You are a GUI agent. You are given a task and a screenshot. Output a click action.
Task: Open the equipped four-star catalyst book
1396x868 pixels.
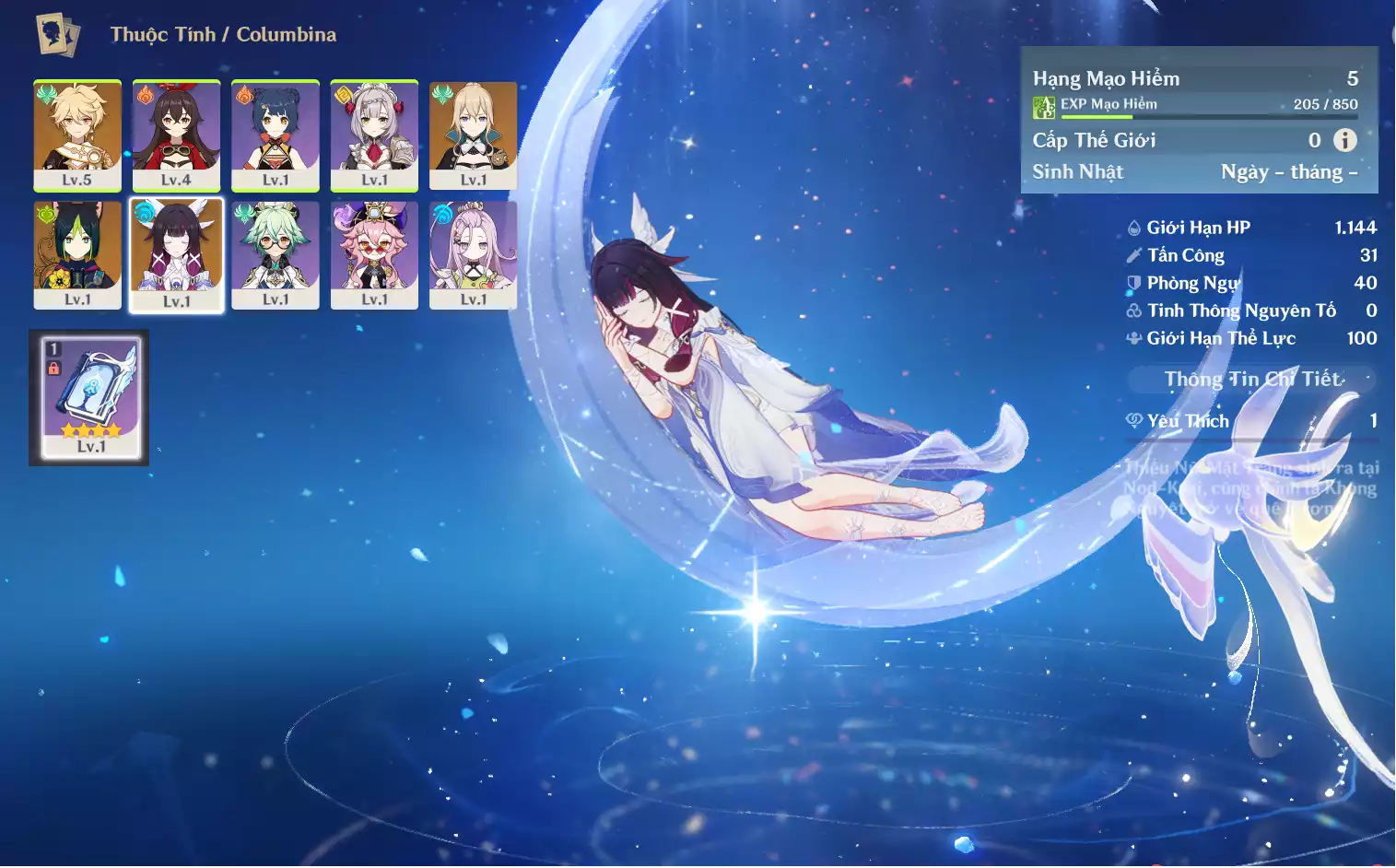pos(90,398)
